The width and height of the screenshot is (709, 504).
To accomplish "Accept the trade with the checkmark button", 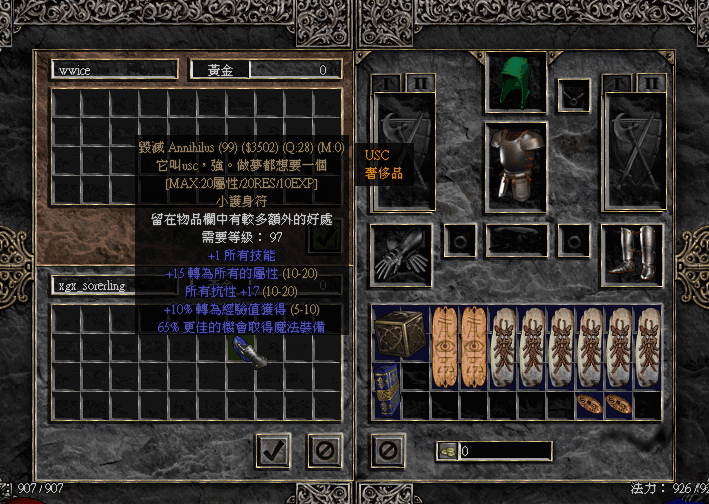I will (273, 451).
